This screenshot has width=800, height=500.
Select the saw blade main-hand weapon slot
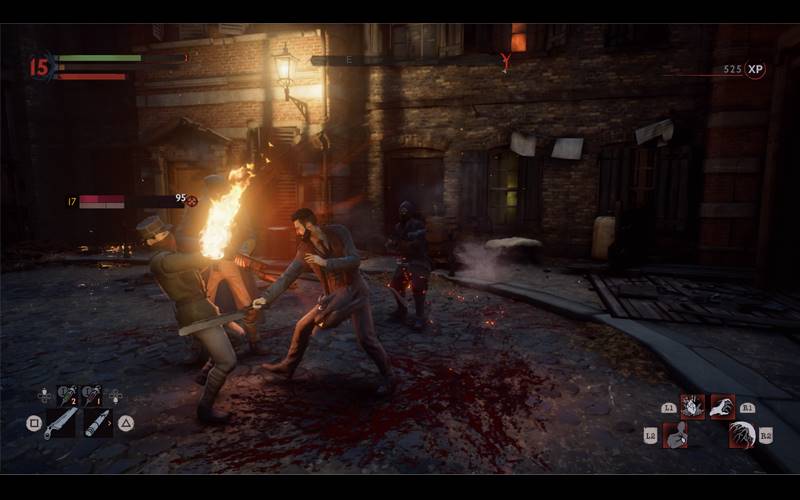pyautogui.click(x=60, y=422)
